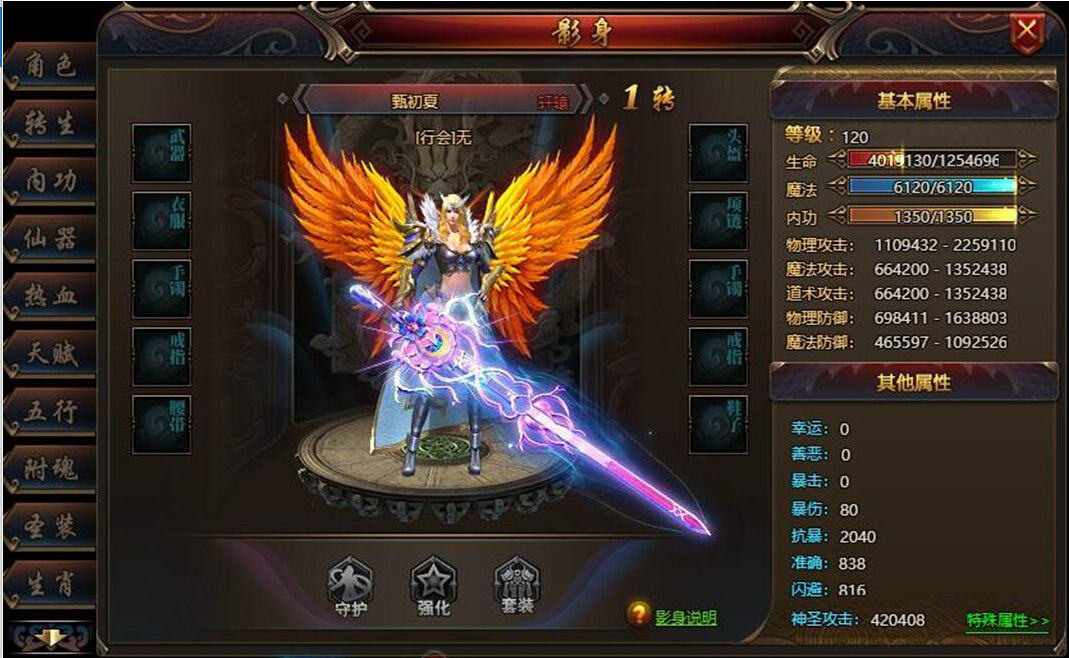Close the 影身 panel with the X
The height and width of the screenshot is (658, 1069).
[x=1027, y=33]
